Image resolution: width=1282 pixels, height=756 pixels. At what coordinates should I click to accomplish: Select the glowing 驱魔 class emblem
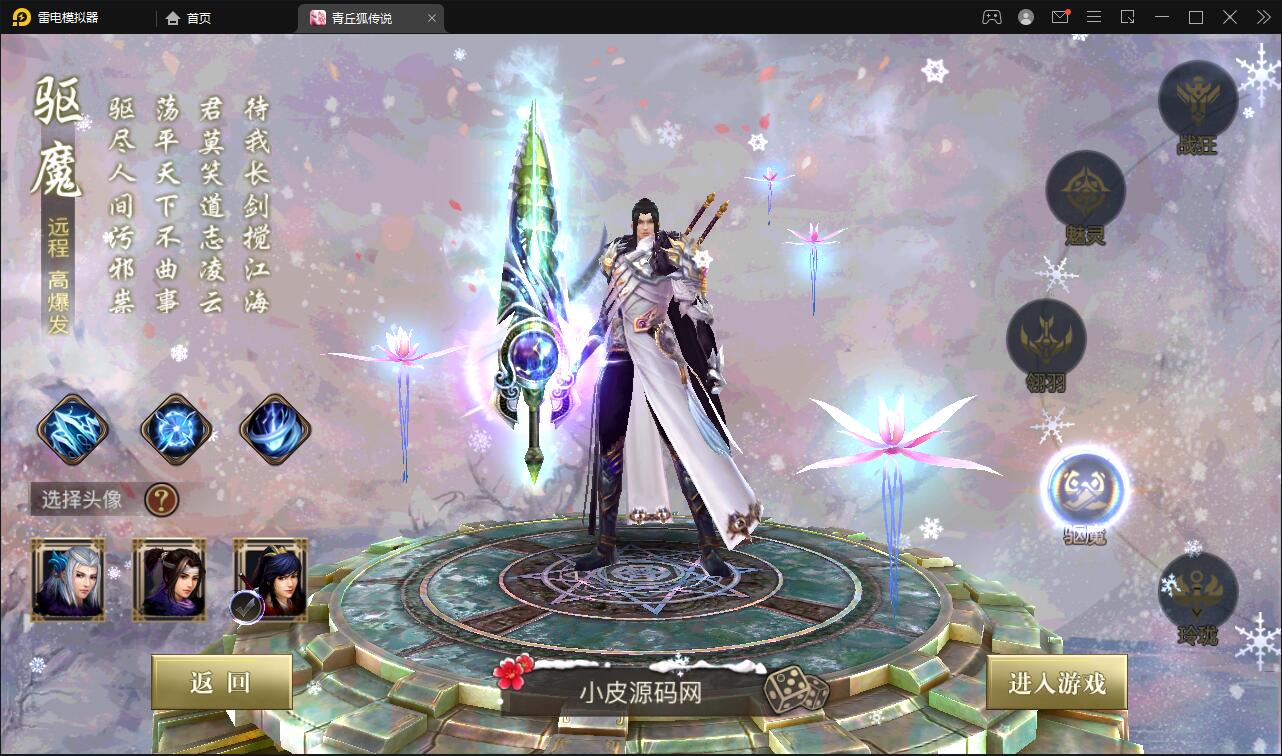tap(1084, 488)
